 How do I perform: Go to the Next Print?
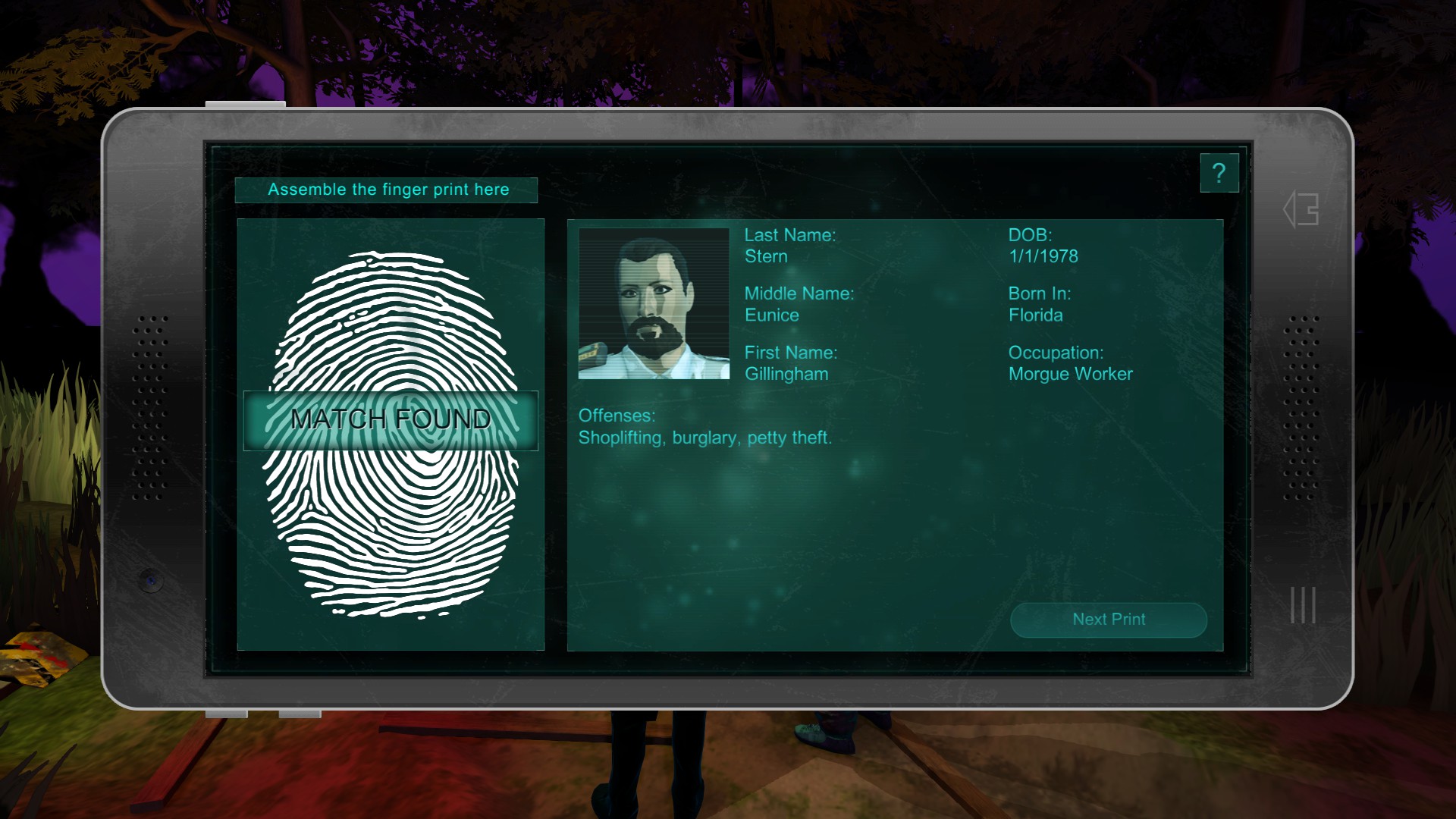[x=1108, y=620]
